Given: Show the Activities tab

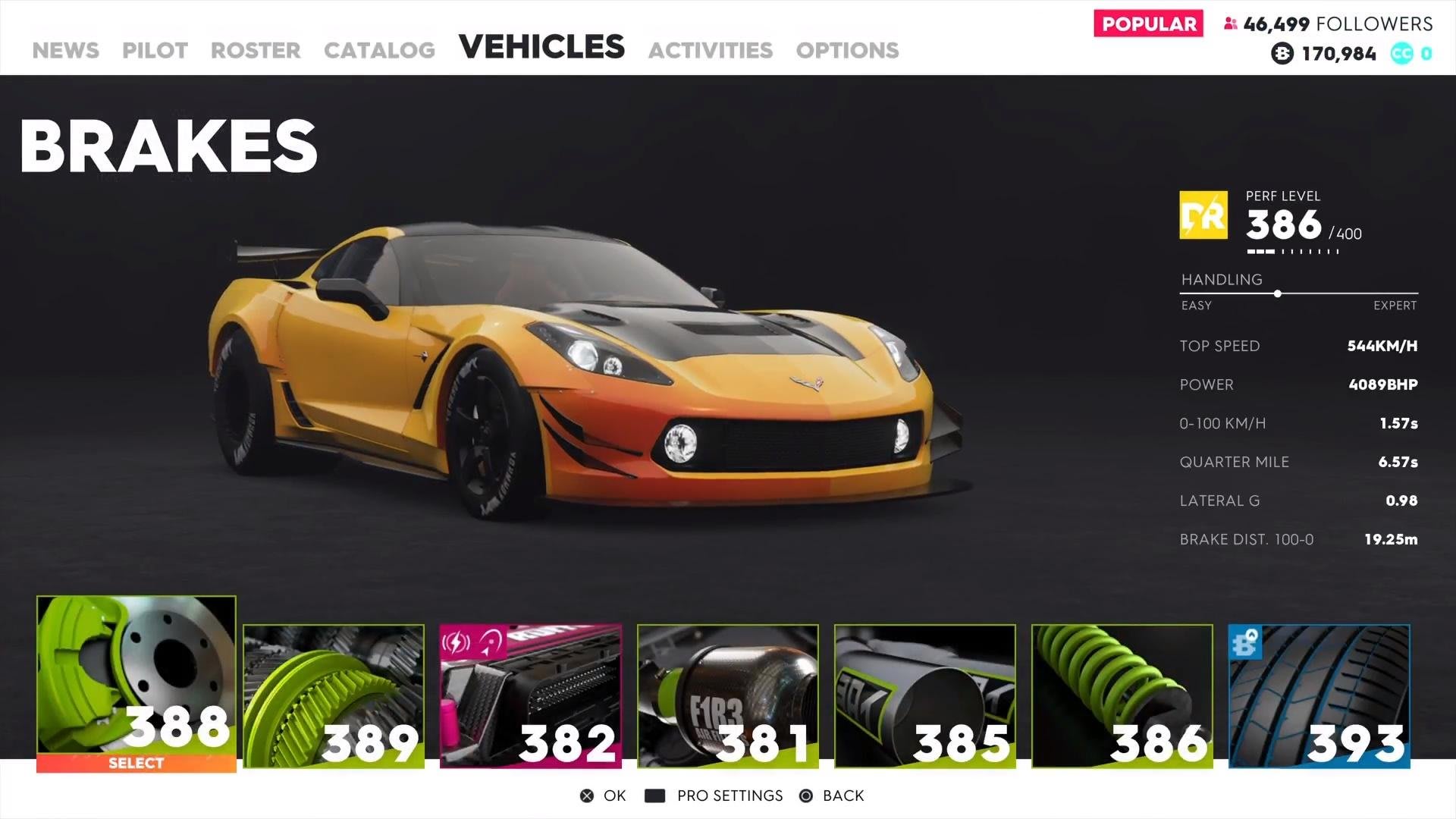Looking at the screenshot, I should tap(711, 50).
